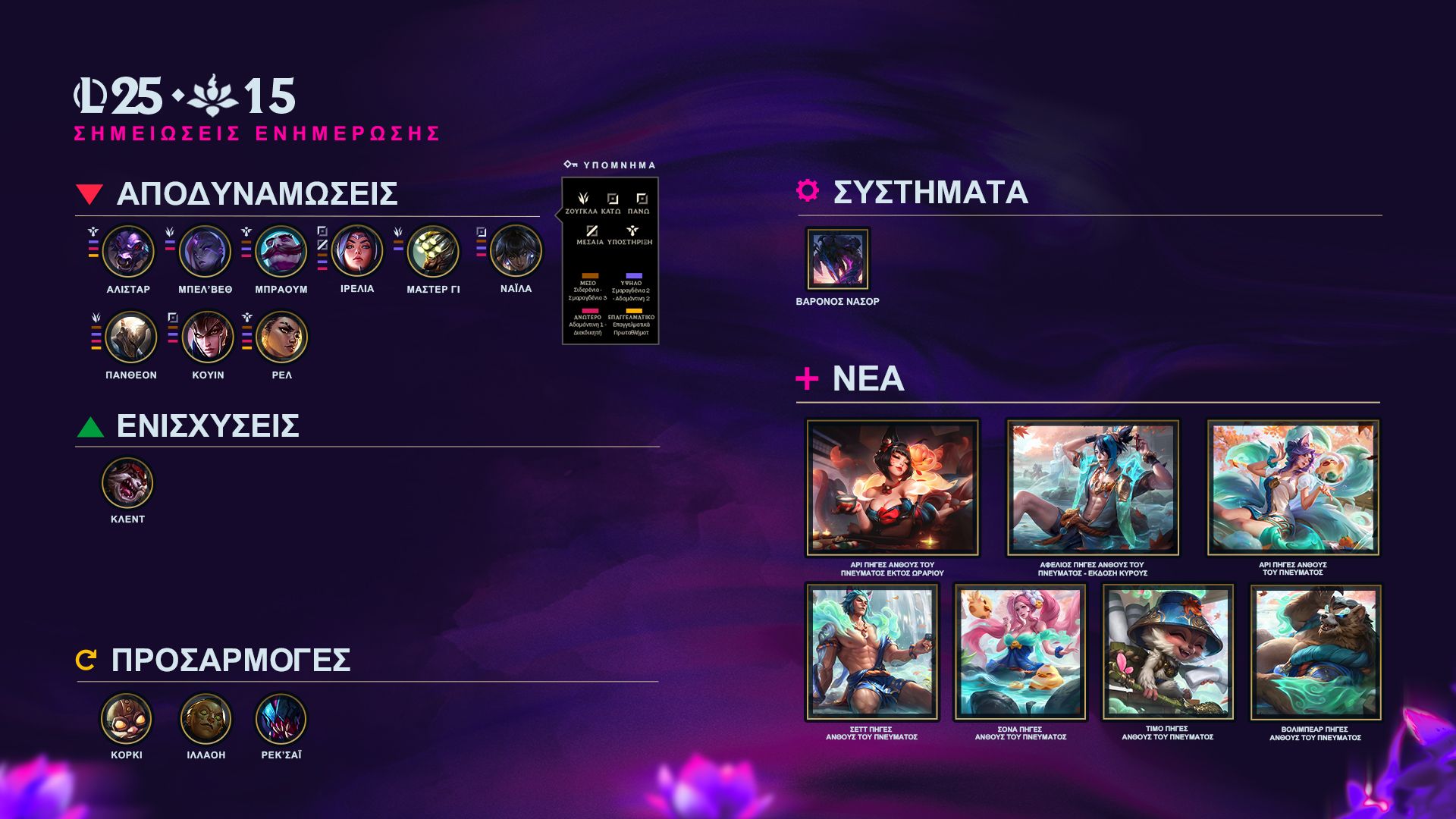Open the Aphelios Spirit Blossom skin thumbnail
Viewport: 1456px width, 819px height.
pyautogui.click(x=1093, y=488)
